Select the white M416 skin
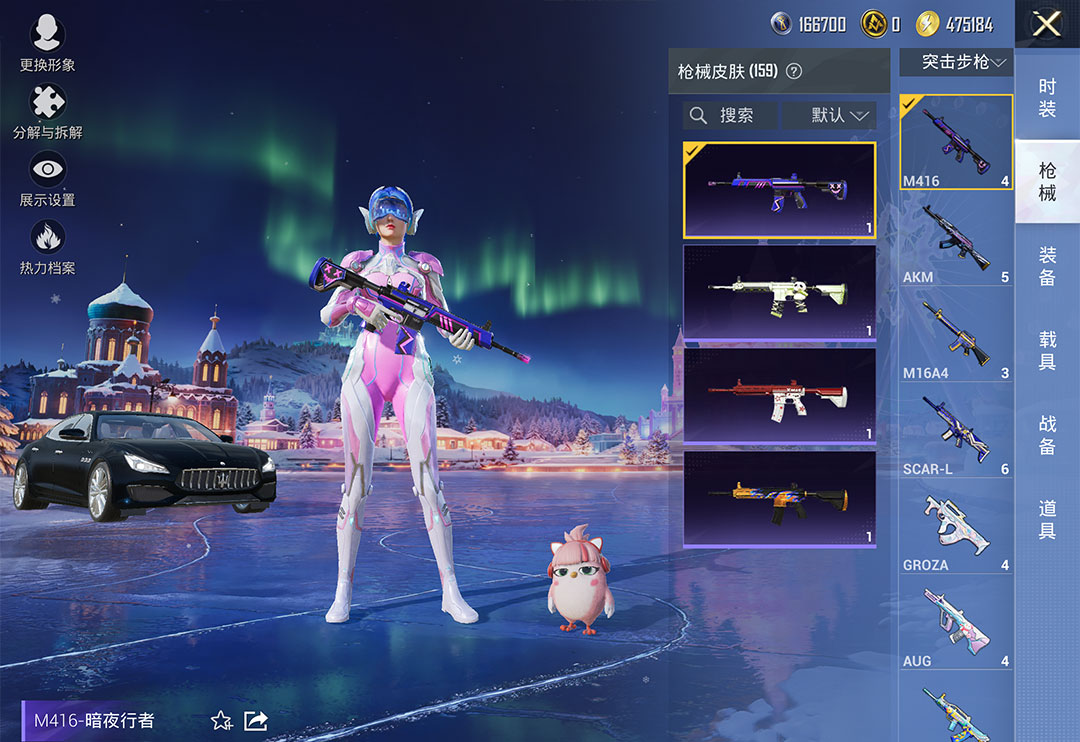 coord(779,292)
